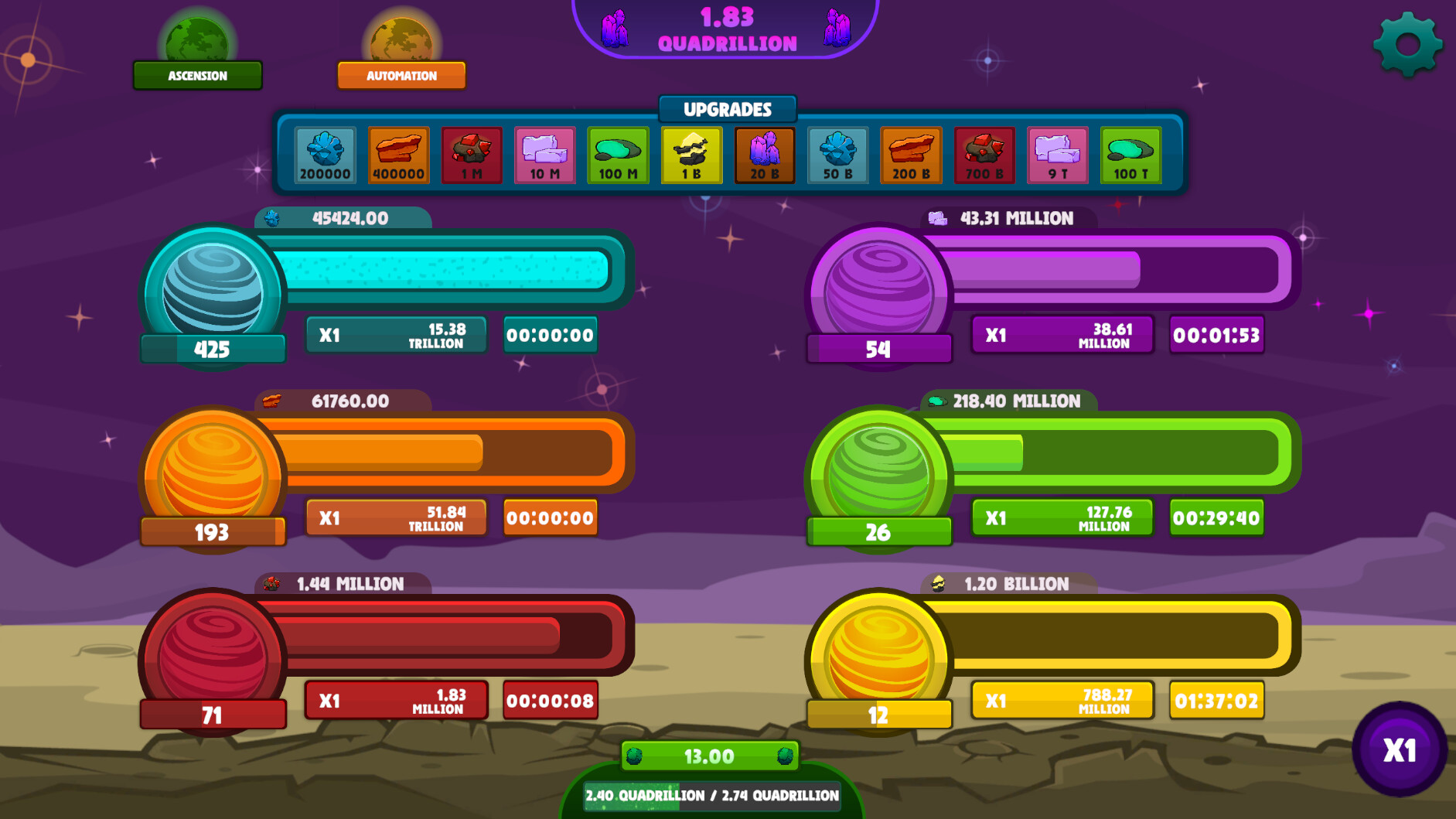Purchase the 200000 blue crystal upgrade

point(324,153)
